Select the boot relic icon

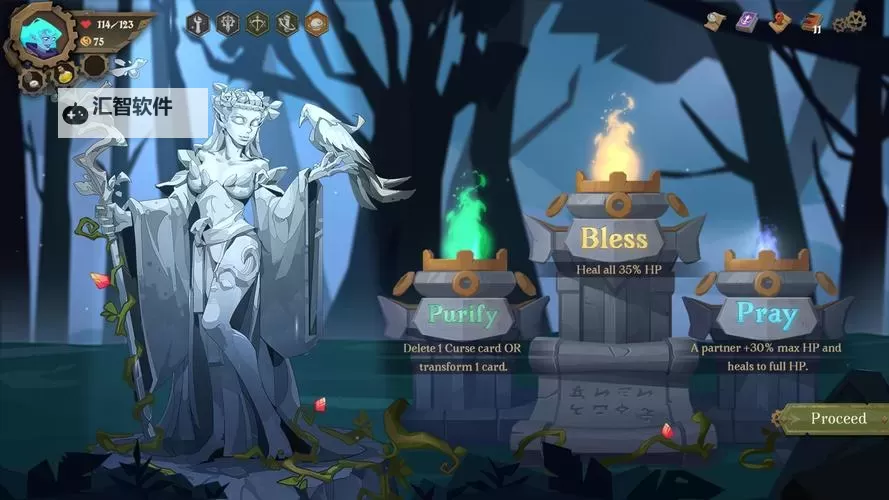[x=287, y=24]
